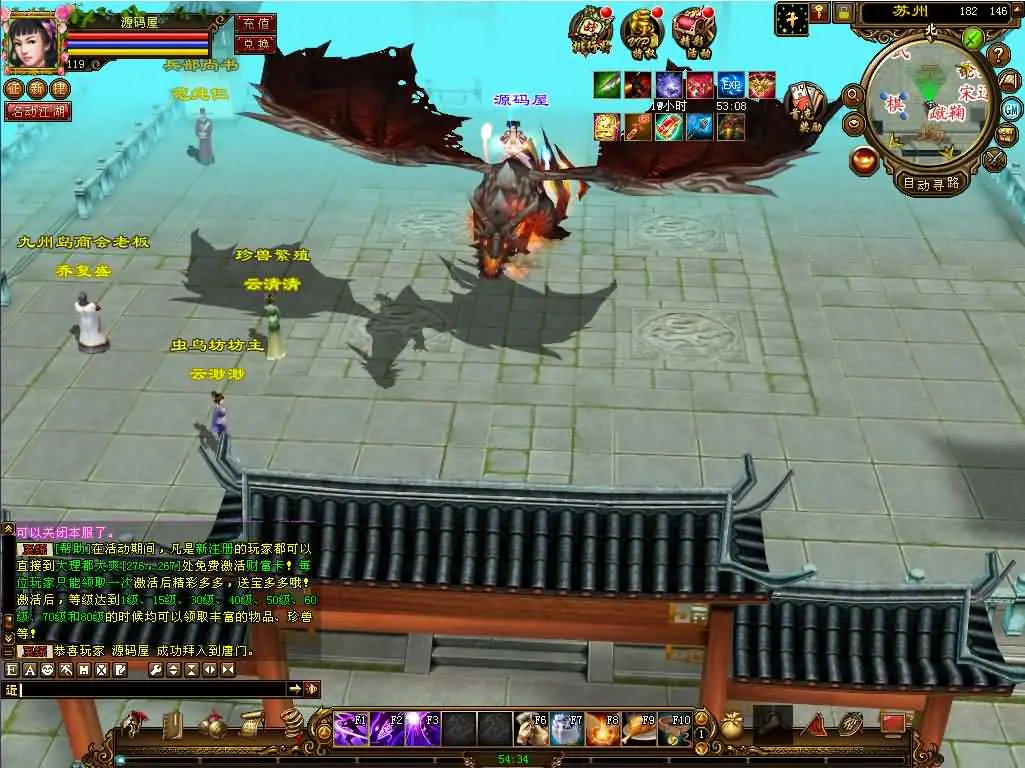Activate the F1 purple skill slot

coord(349,727)
